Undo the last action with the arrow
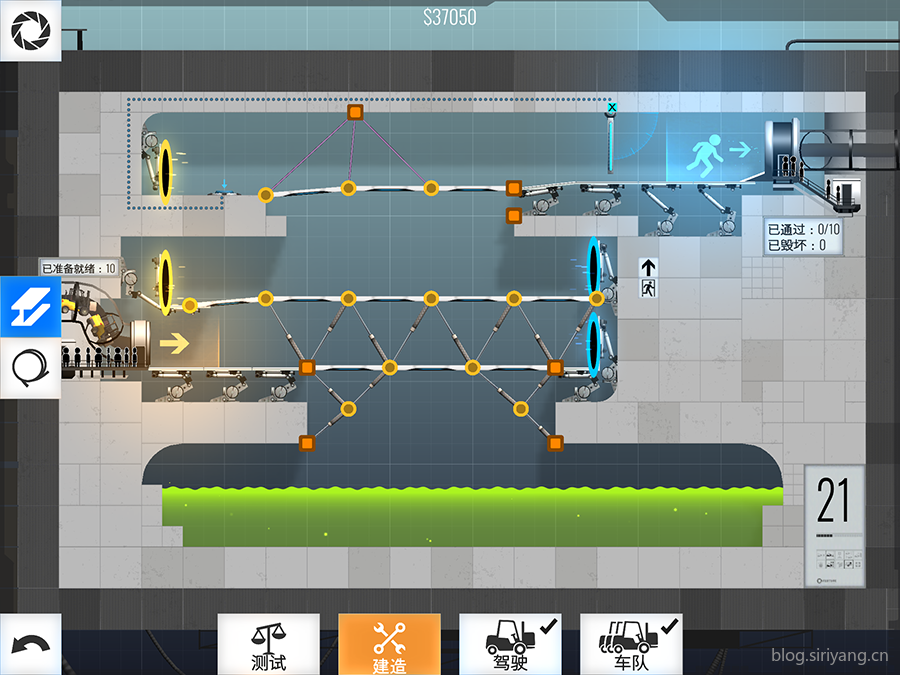Image resolution: width=900 pixels, height=675 pixels. [30, 644]
